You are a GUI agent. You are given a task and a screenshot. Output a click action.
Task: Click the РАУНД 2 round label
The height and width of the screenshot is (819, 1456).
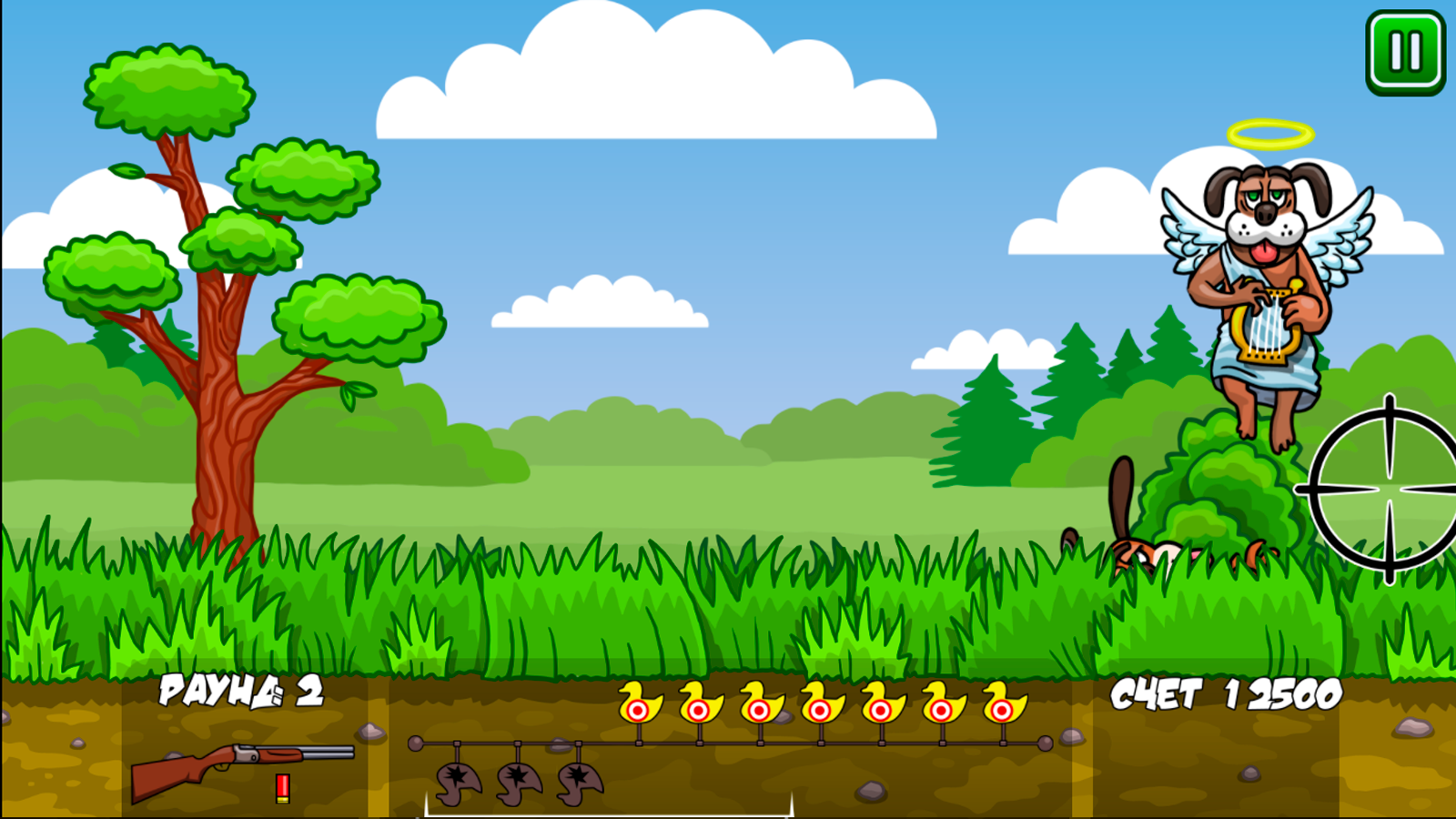239,695
